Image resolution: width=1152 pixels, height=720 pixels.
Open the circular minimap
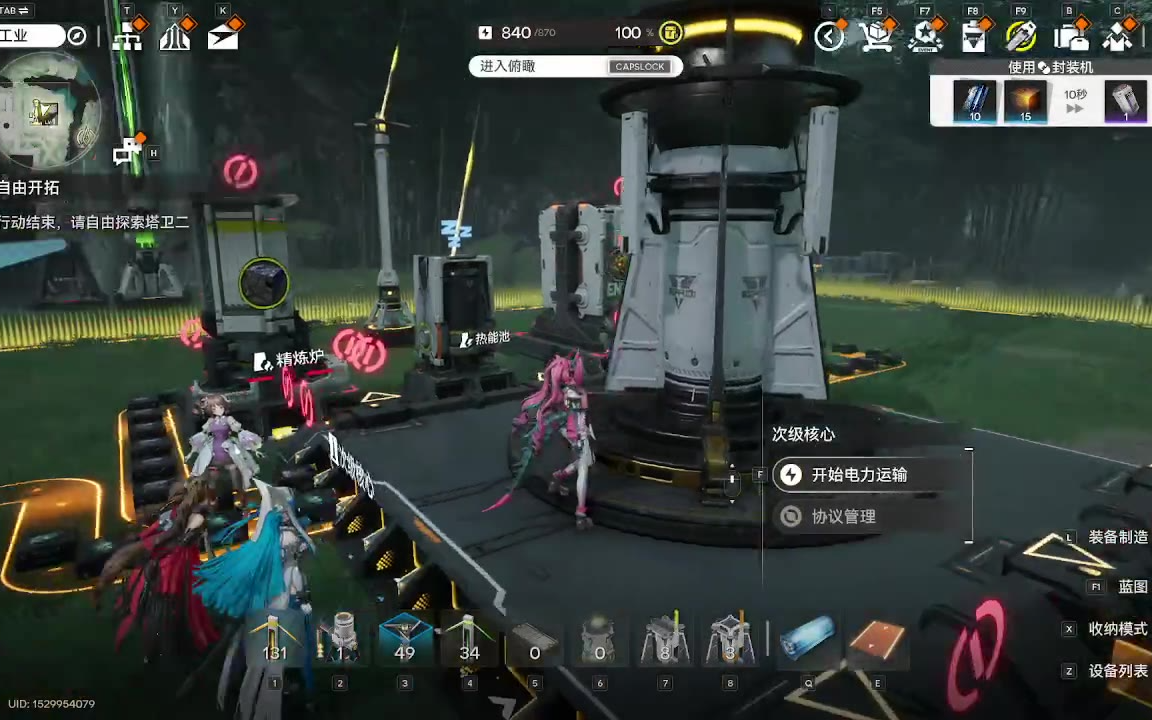click(50, 108)
